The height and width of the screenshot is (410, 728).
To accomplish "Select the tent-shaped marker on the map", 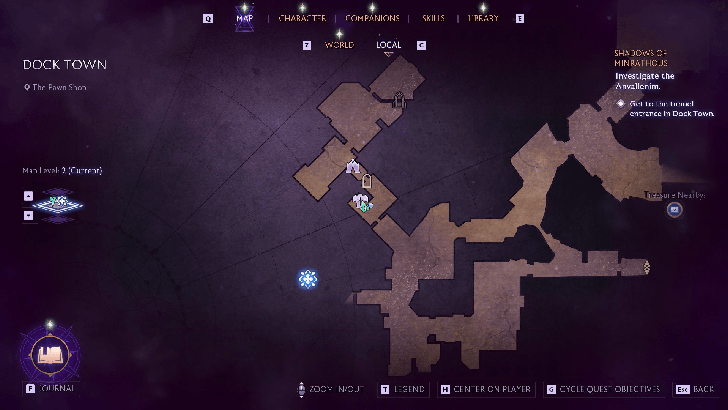I will coord(352,167).
